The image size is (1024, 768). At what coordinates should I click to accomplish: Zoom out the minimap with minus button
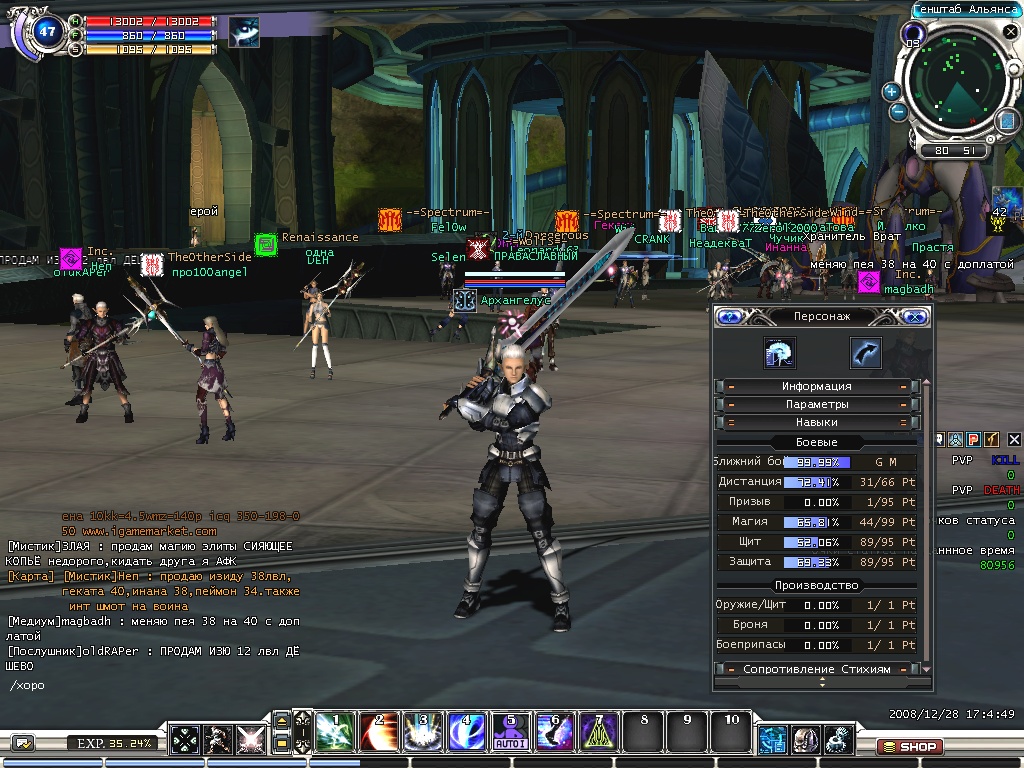click(898, 112)
